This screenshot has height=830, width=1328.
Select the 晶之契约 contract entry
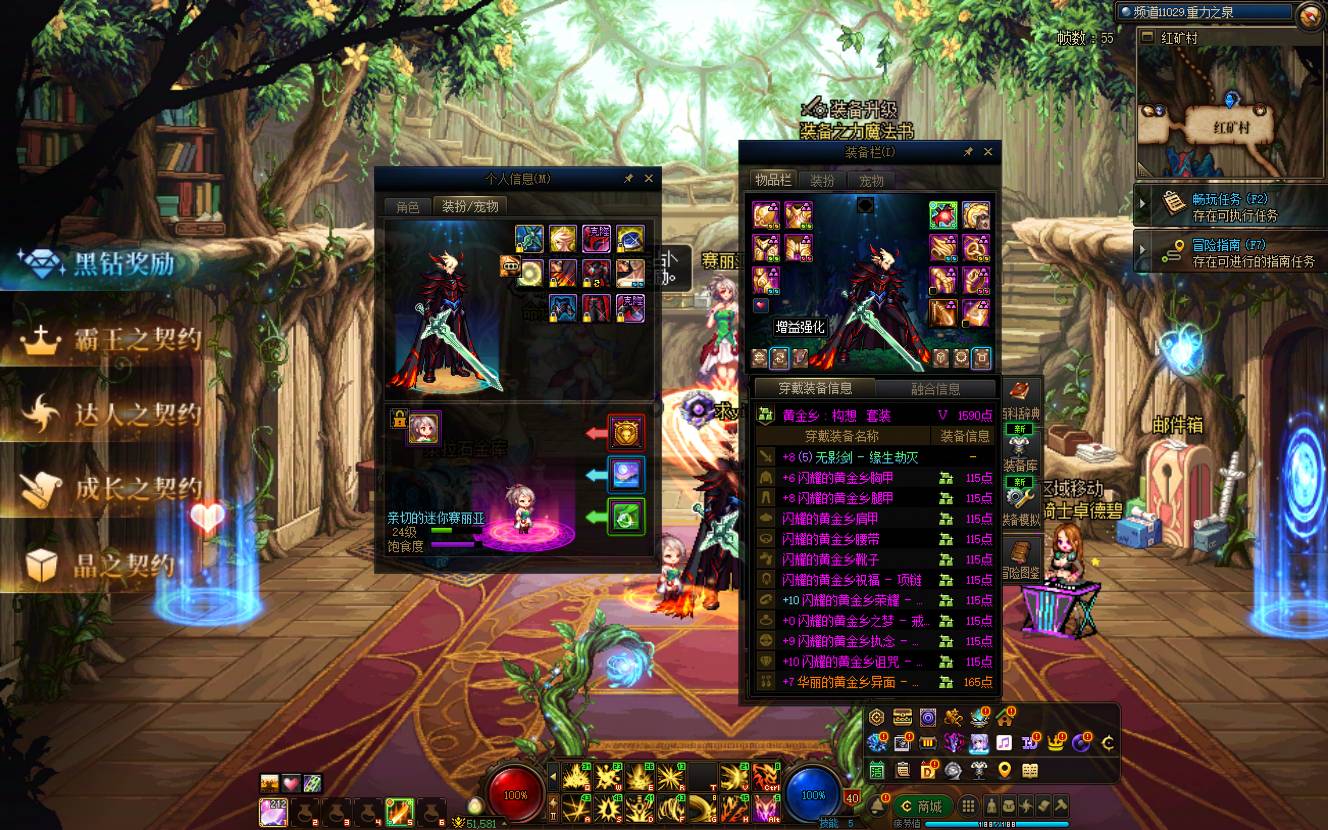click(100, 565)
